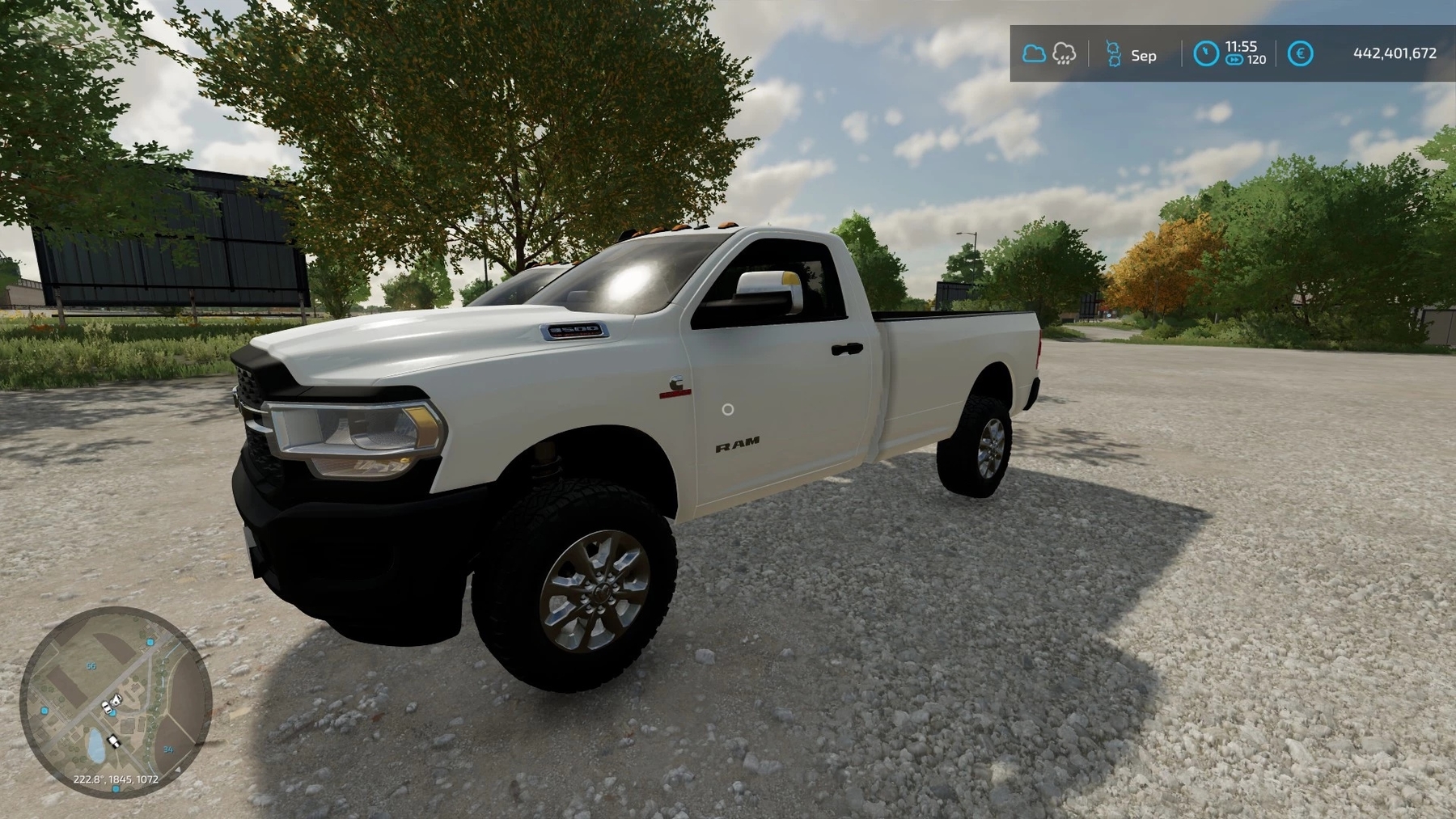The height and width of the screenshot is (819, 1456).
Task: Click the season icon beside Sep
Action: [1114, 54]
